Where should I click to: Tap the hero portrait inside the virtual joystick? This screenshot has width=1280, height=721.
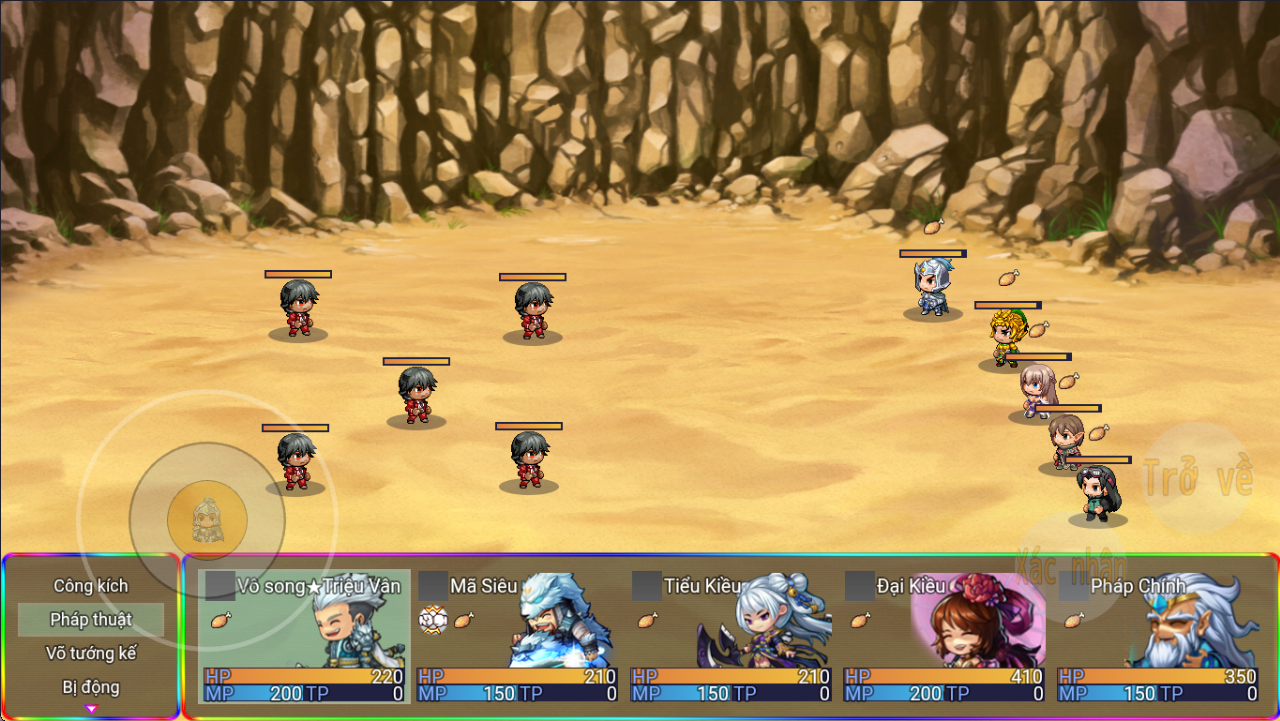pyautogui.click(x=208, y=520)
